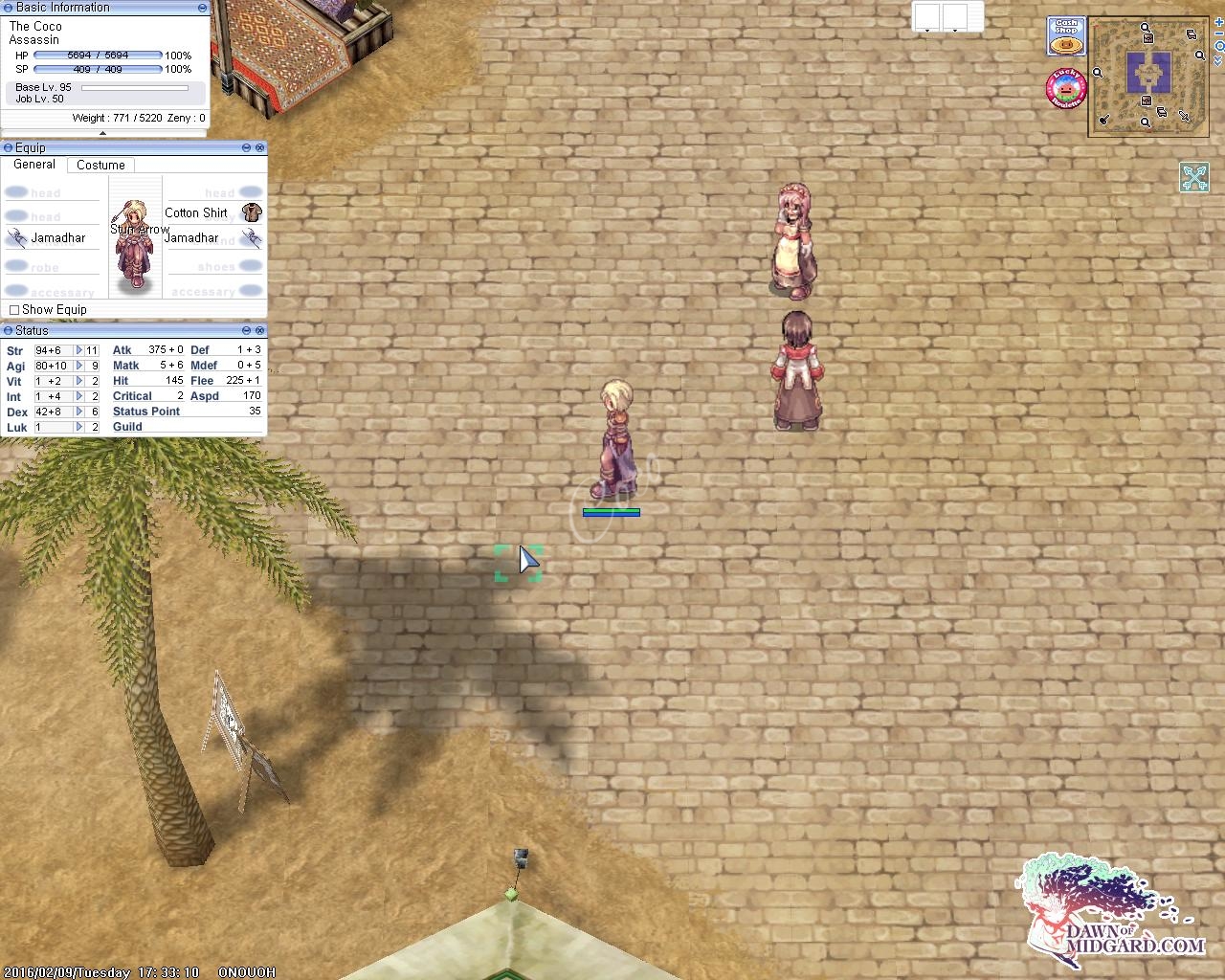The height and width of the screenshot is (980, 1225).
Task: Click a magnifying glass marker on the minimap
Action: click(x=1145, y=27)
